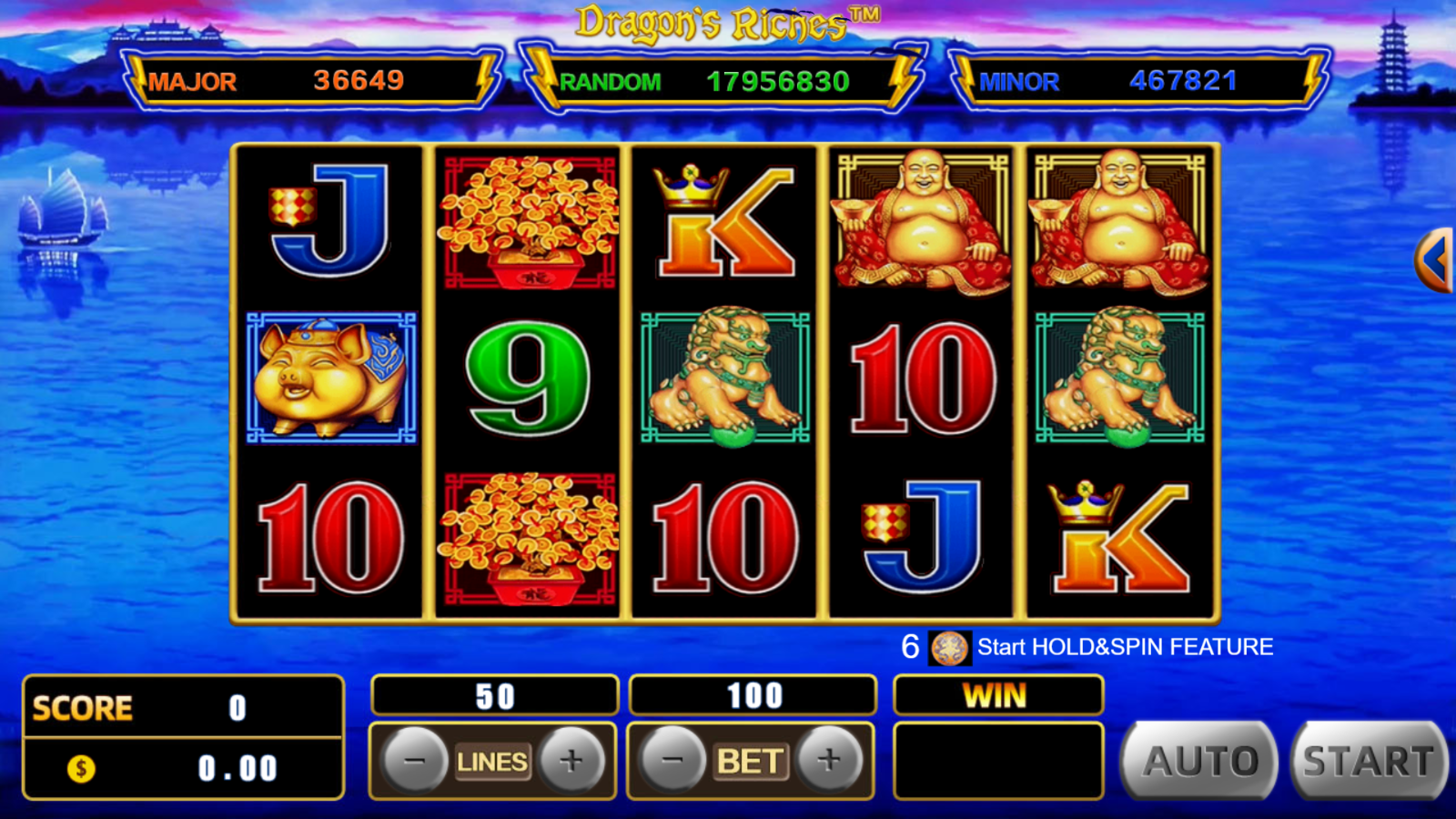The height and width of the screenshot is (819, 1456).
Task: Increase the number of lines
Action: [571, 761]
